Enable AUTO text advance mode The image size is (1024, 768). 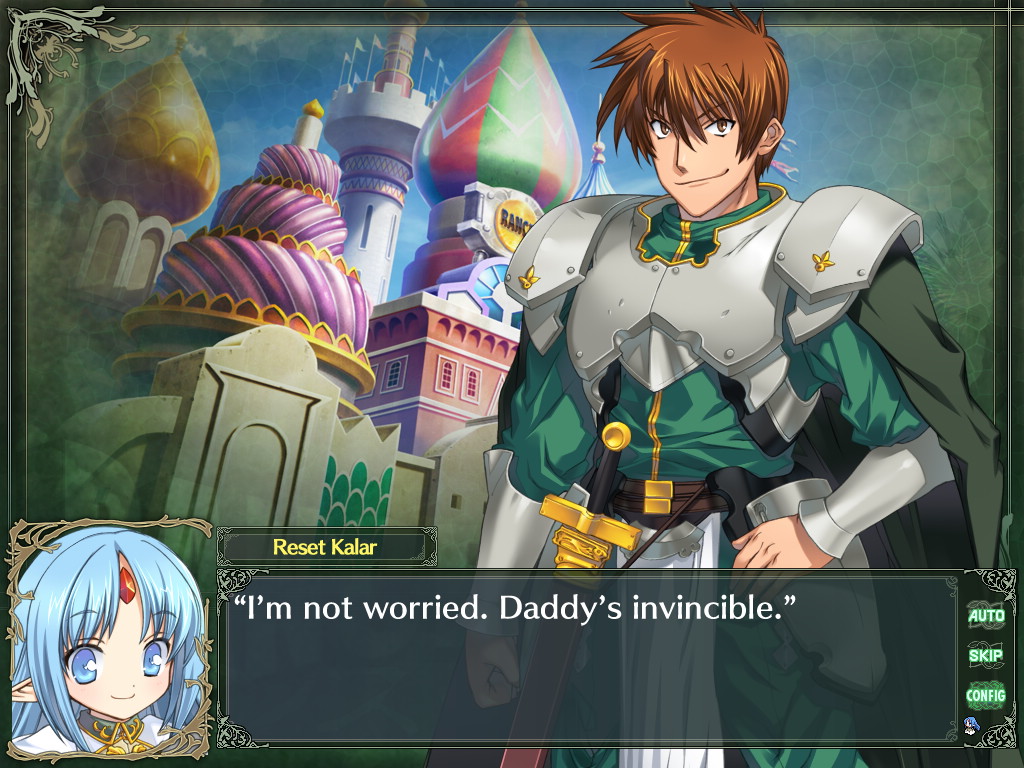(985, 616)
